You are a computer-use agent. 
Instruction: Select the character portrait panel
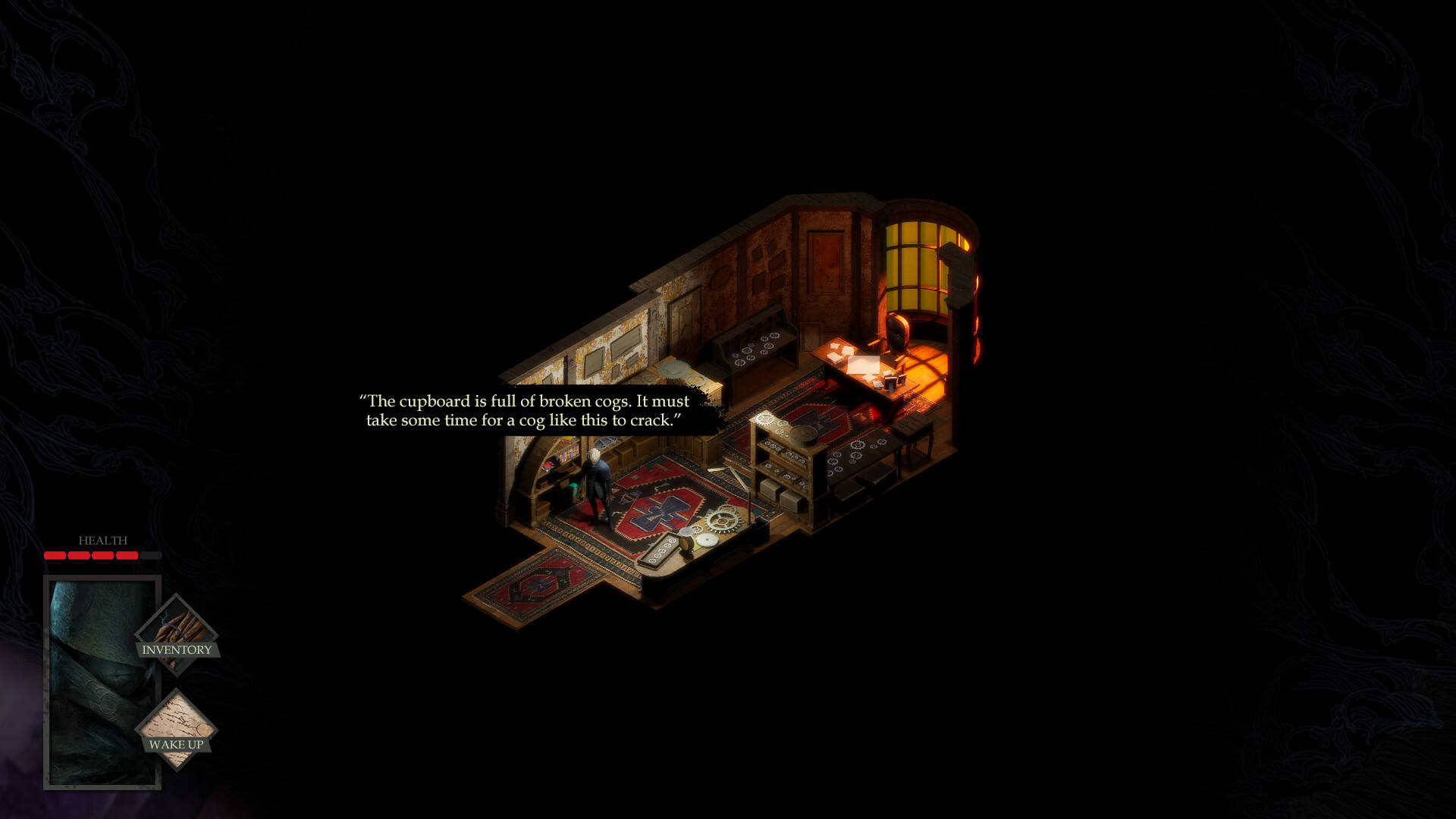91,682
